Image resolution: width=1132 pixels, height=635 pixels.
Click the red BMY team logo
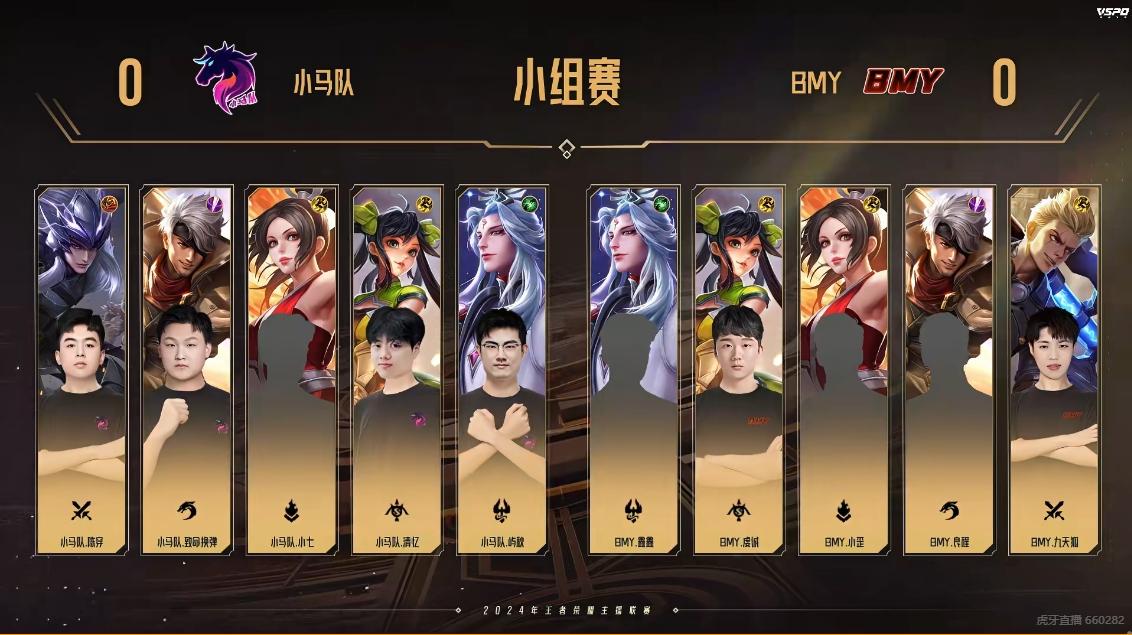coord(903,82)
